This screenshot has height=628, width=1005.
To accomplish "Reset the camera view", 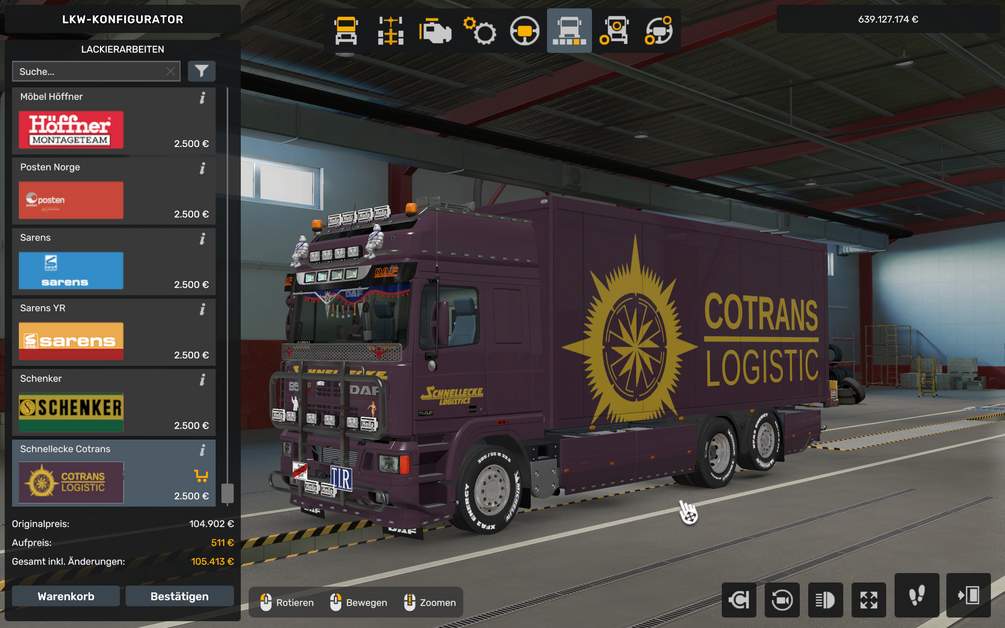I will point(782,600).
